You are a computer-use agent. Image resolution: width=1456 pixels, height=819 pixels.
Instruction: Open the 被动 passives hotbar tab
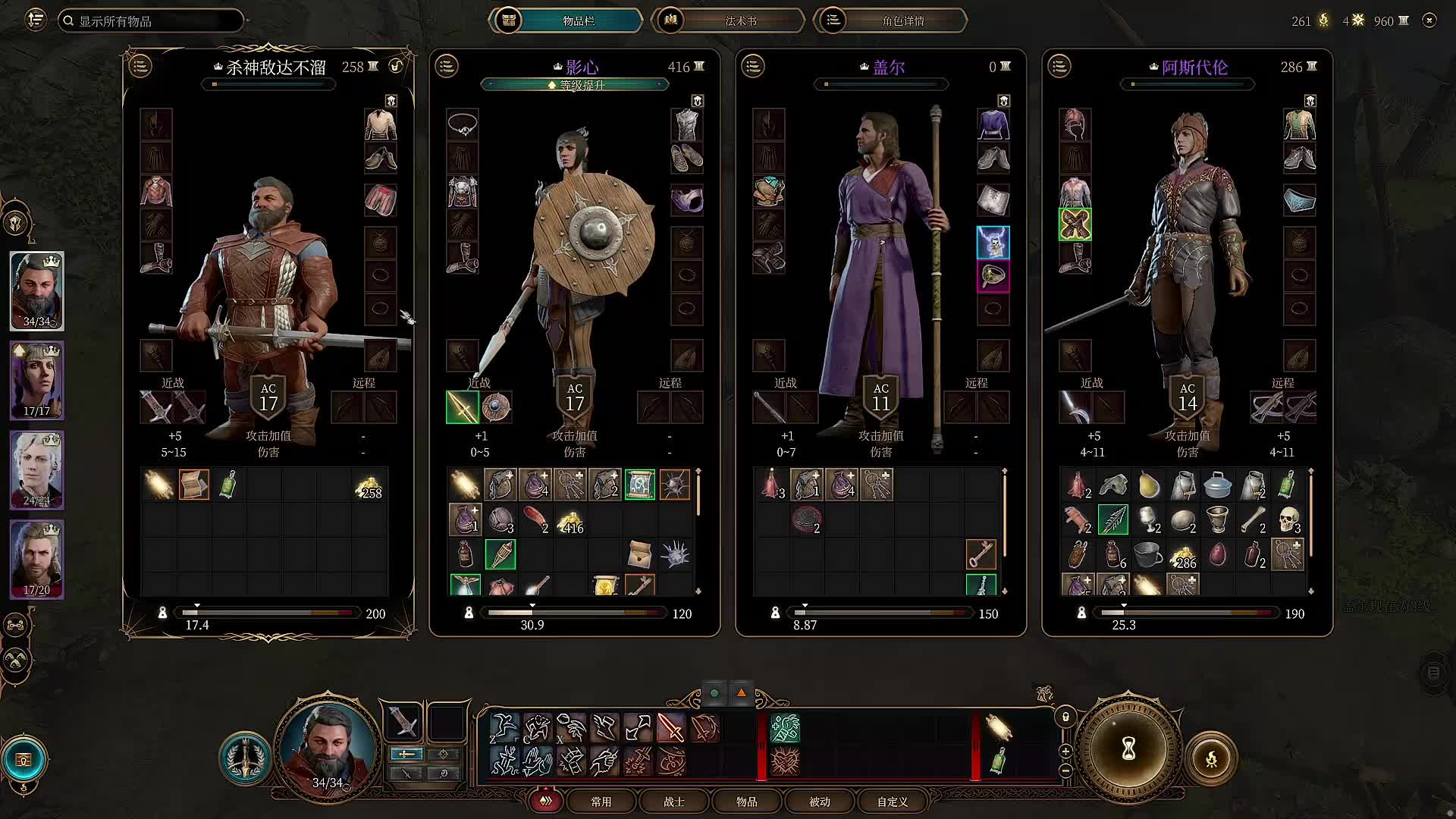[819, 802]
